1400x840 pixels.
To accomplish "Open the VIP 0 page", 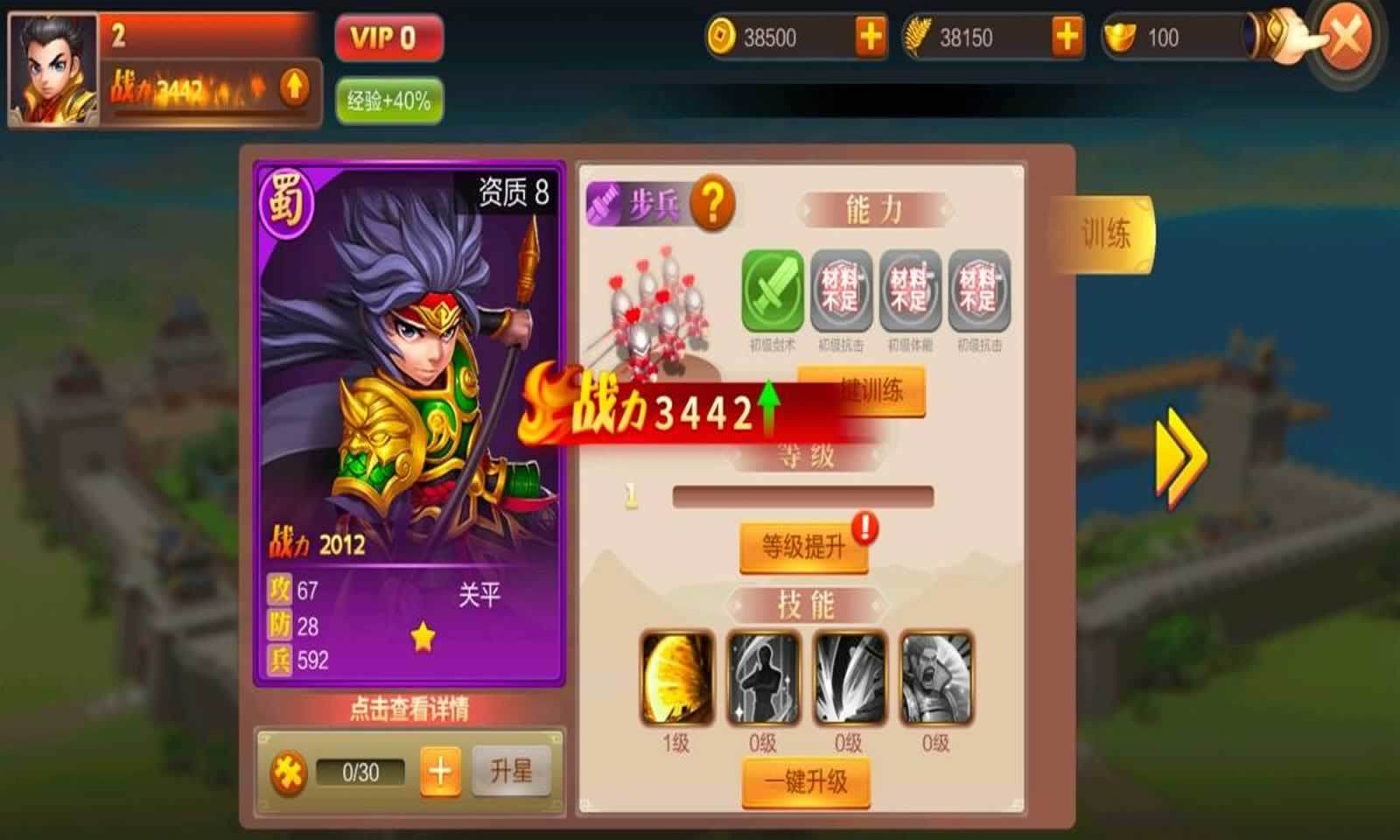I will point(388,38).
